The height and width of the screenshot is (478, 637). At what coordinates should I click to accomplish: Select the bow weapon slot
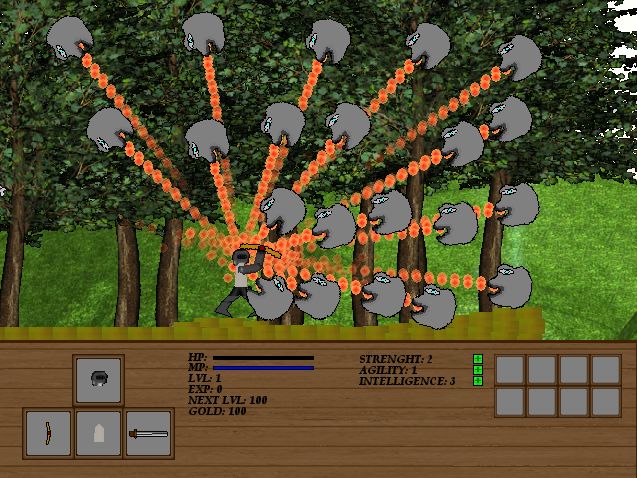48,434
